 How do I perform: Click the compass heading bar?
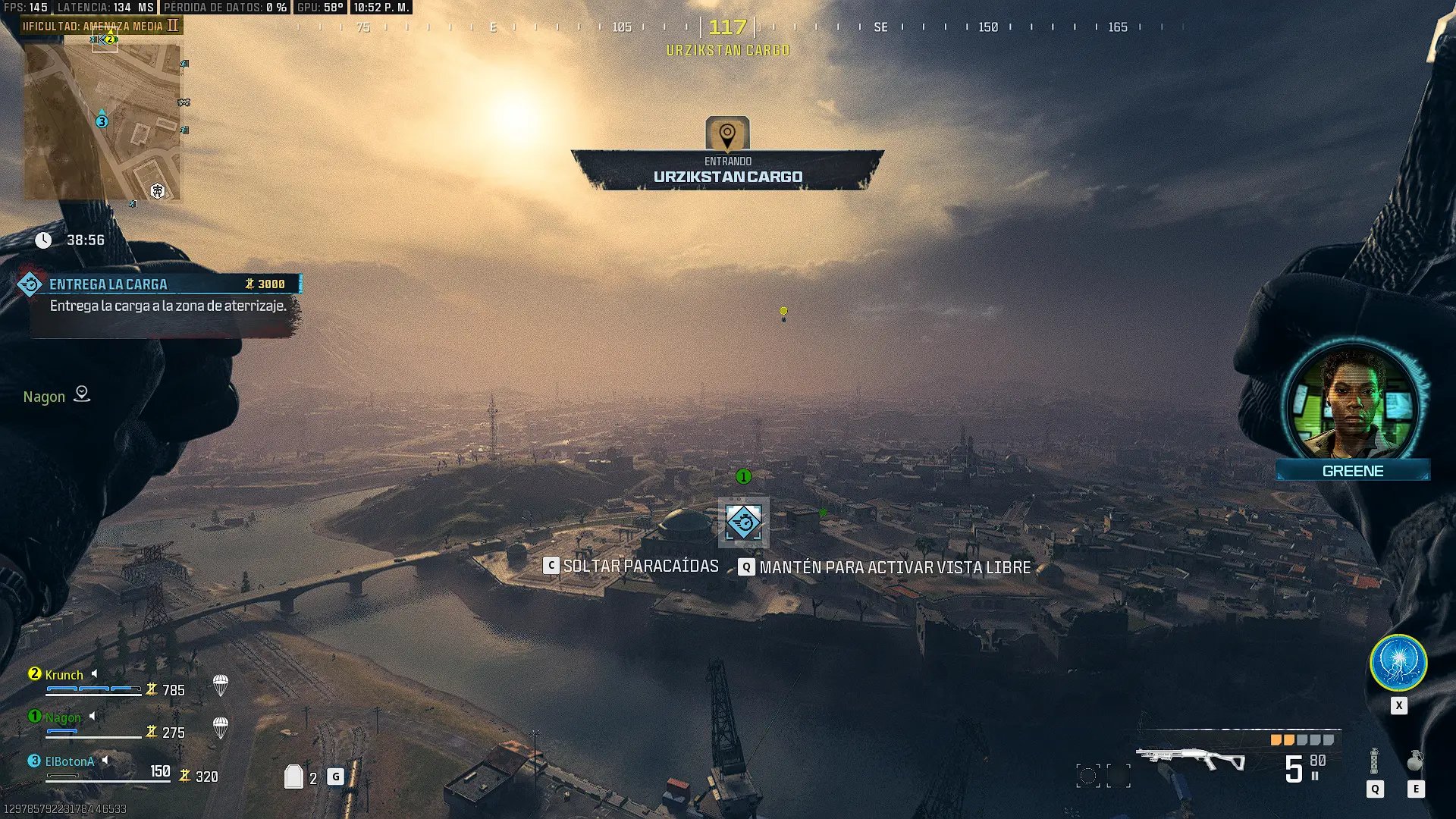click(728, 27)
